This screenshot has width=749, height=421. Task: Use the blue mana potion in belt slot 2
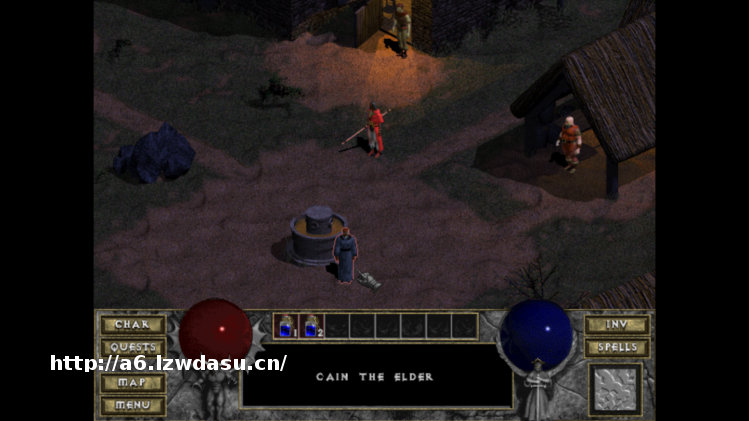312,326
